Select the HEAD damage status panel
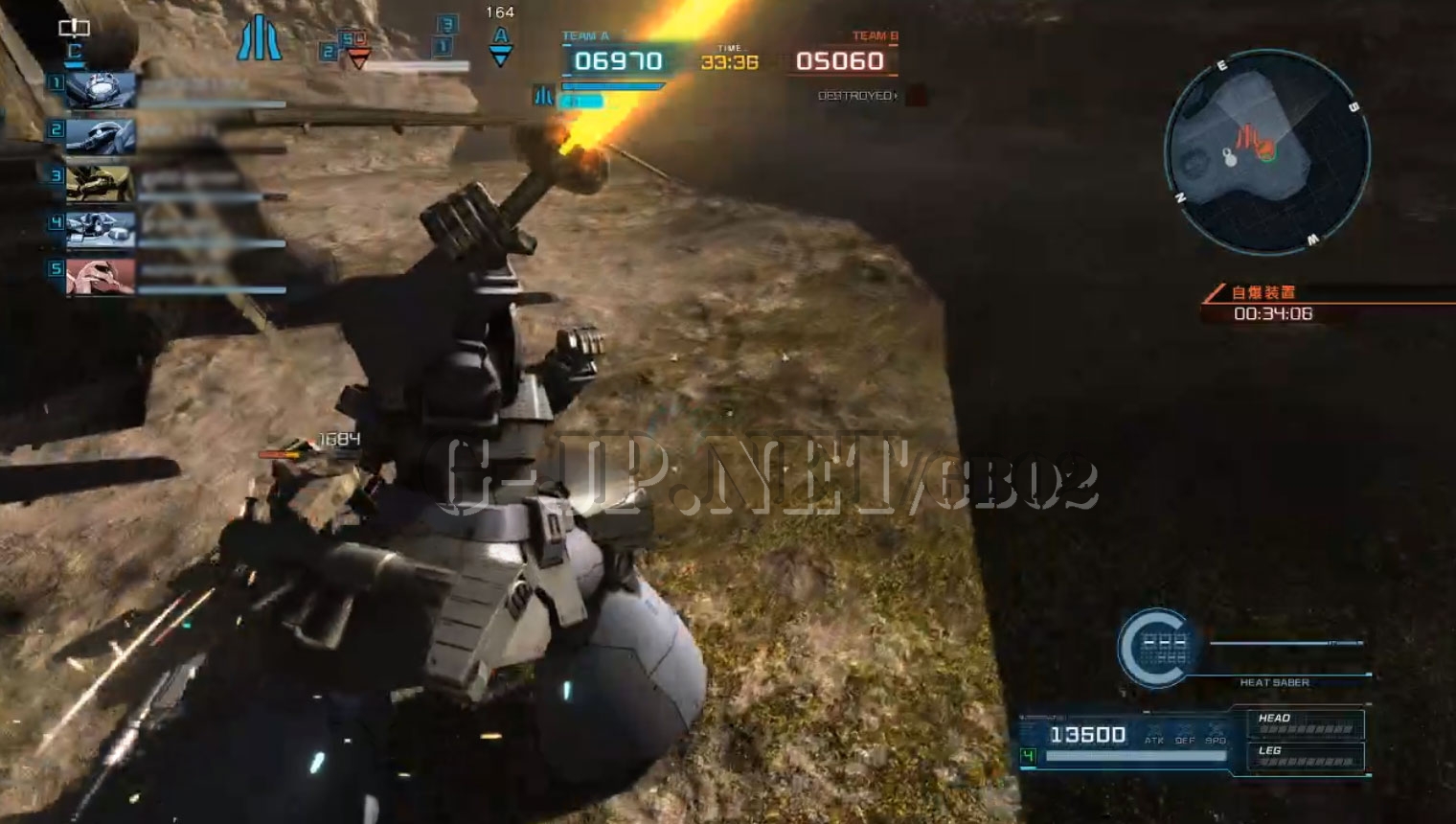 (1305, 723)
